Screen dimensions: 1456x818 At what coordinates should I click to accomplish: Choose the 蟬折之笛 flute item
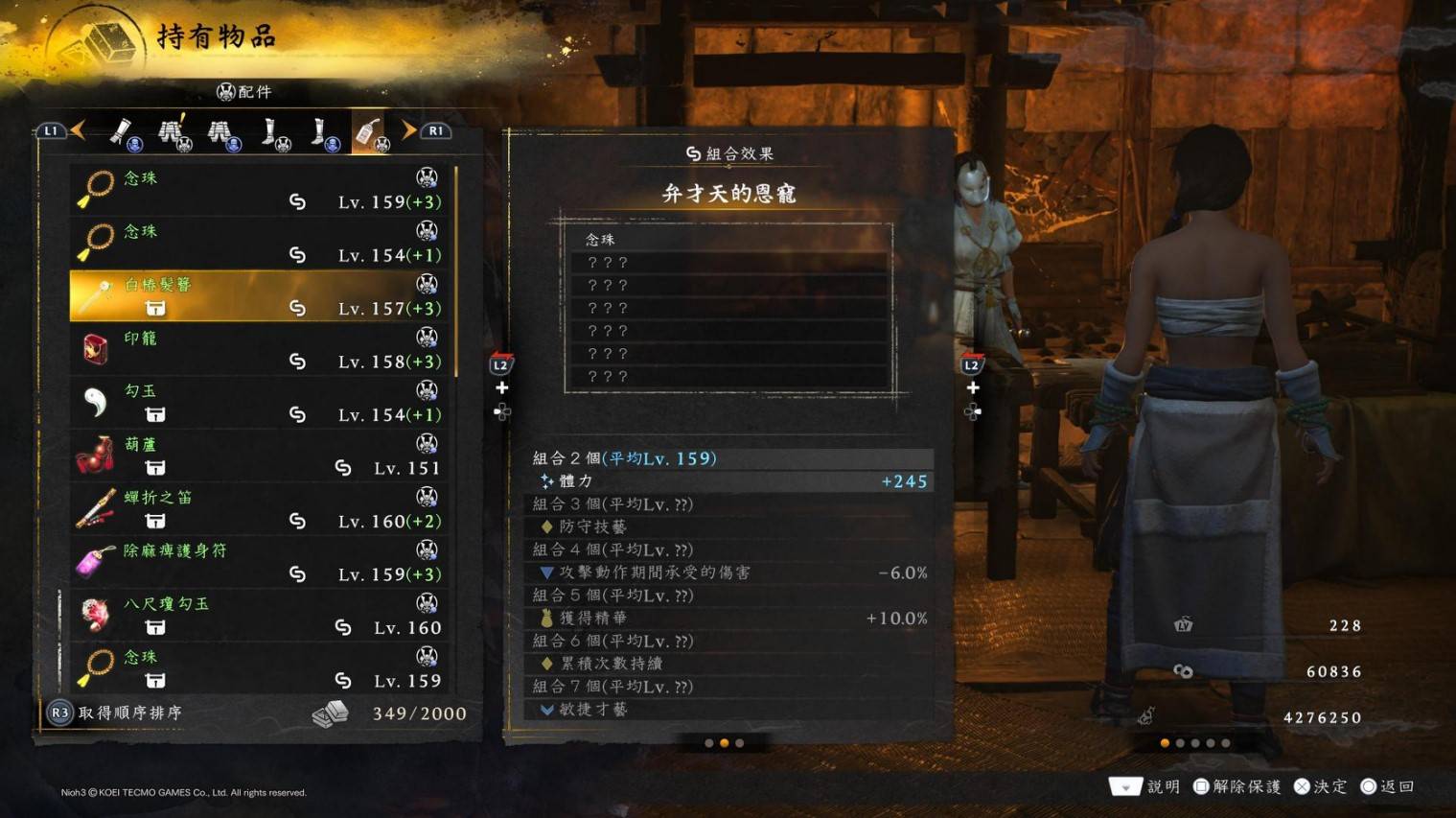pyautogui.click(x=261, y=508)
